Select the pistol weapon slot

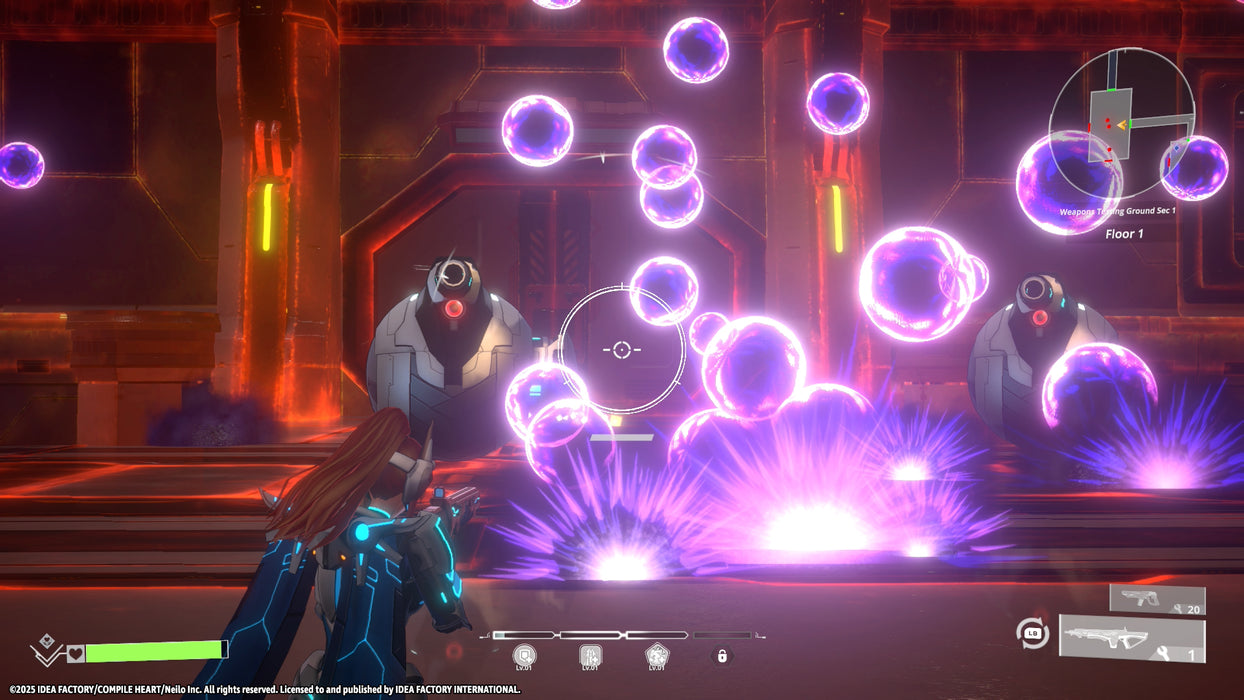[x=1157, y=599]
